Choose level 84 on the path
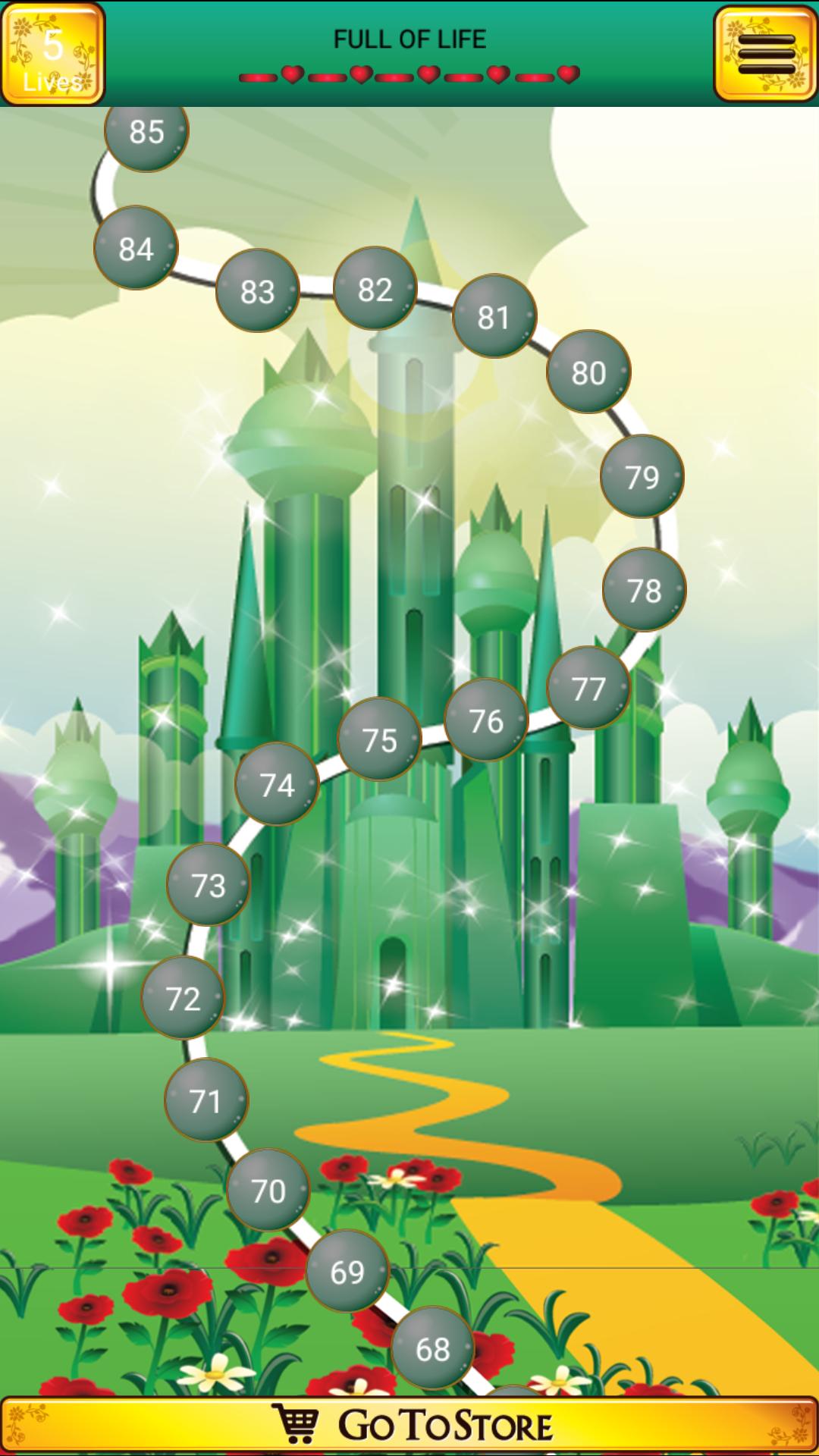 click(x=136, y=248)
